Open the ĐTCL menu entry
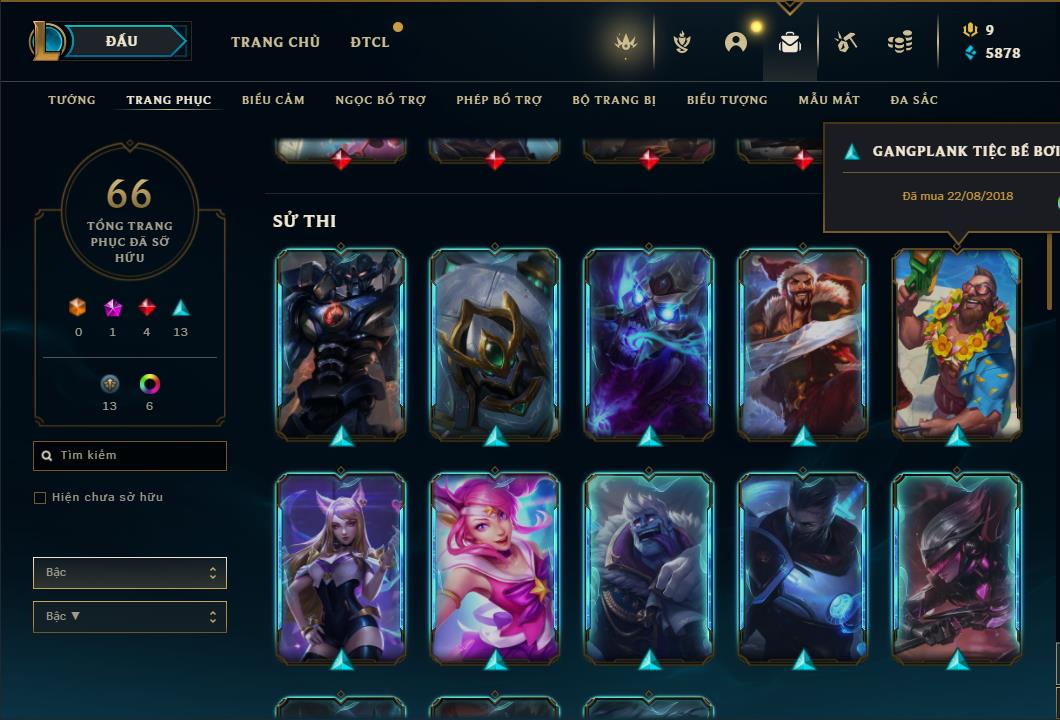Image resolution: width=1060 pixels, height=720 pixels. coord(370,42)
